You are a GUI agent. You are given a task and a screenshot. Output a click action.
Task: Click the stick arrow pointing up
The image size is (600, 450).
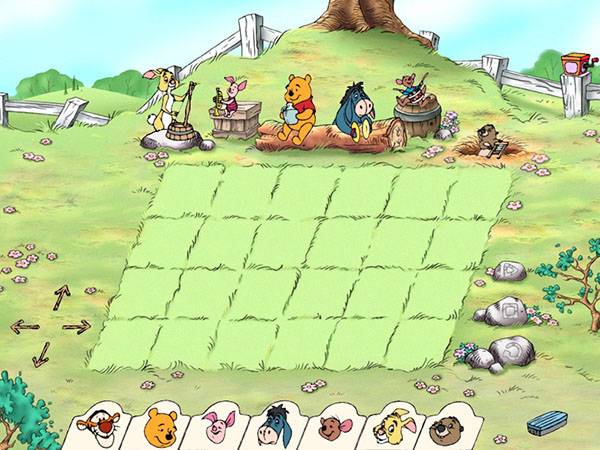[61, 296]
